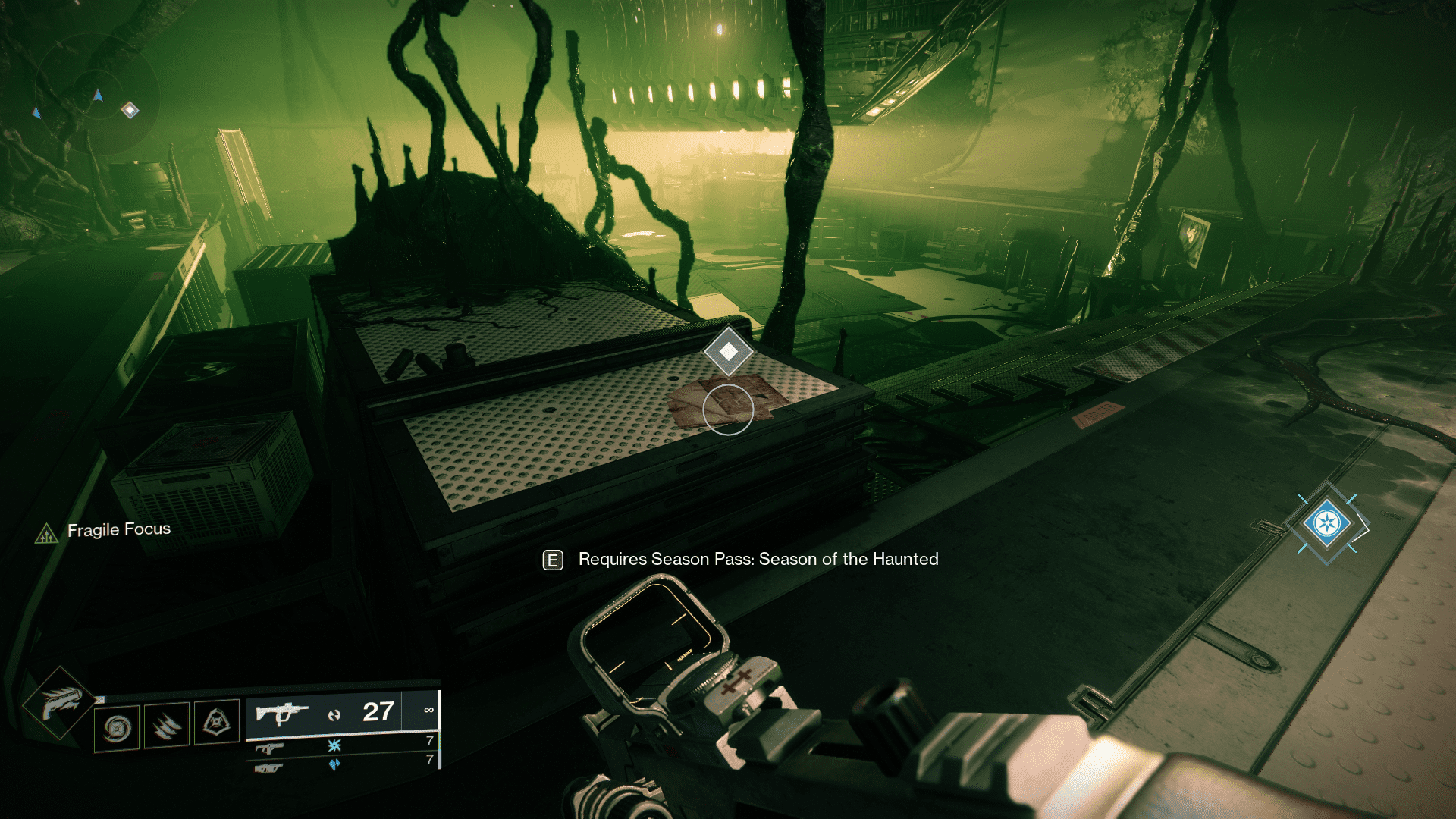Click the Fragile Focus modifier icon
This screenshot has width=1456, height=819.
tap(47, 531)
